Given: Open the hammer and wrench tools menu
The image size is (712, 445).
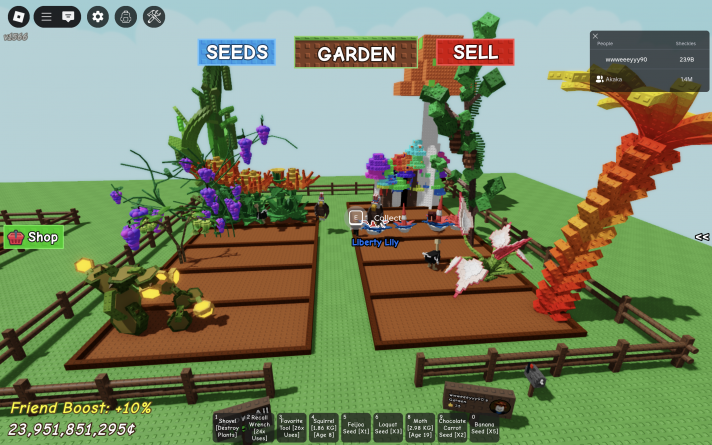Looking at the screenshot, I should [x=154, y=16].
